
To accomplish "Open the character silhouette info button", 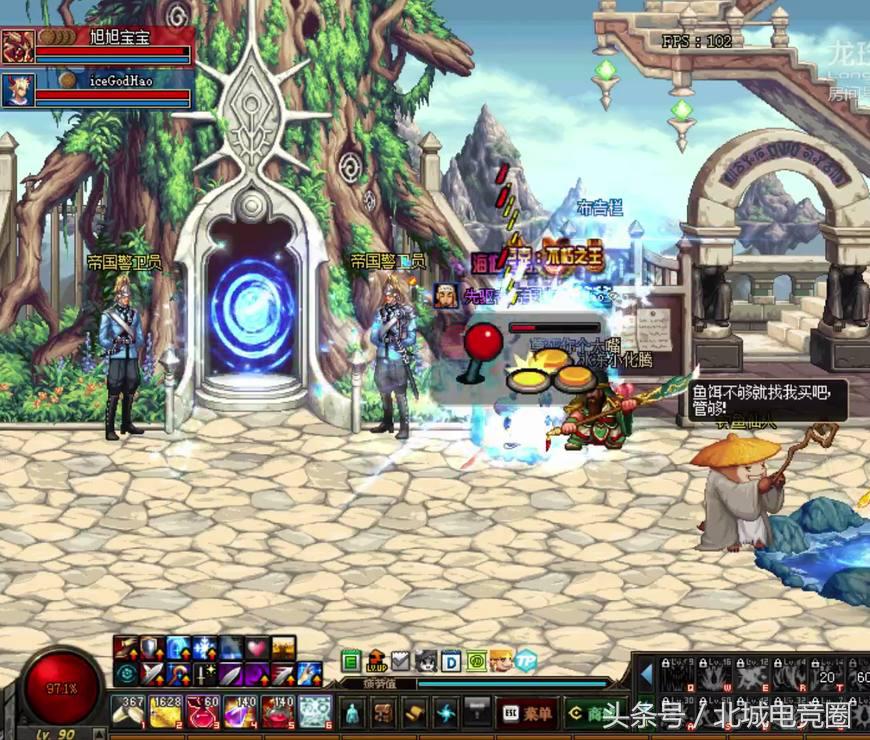I will pos(352,712).
